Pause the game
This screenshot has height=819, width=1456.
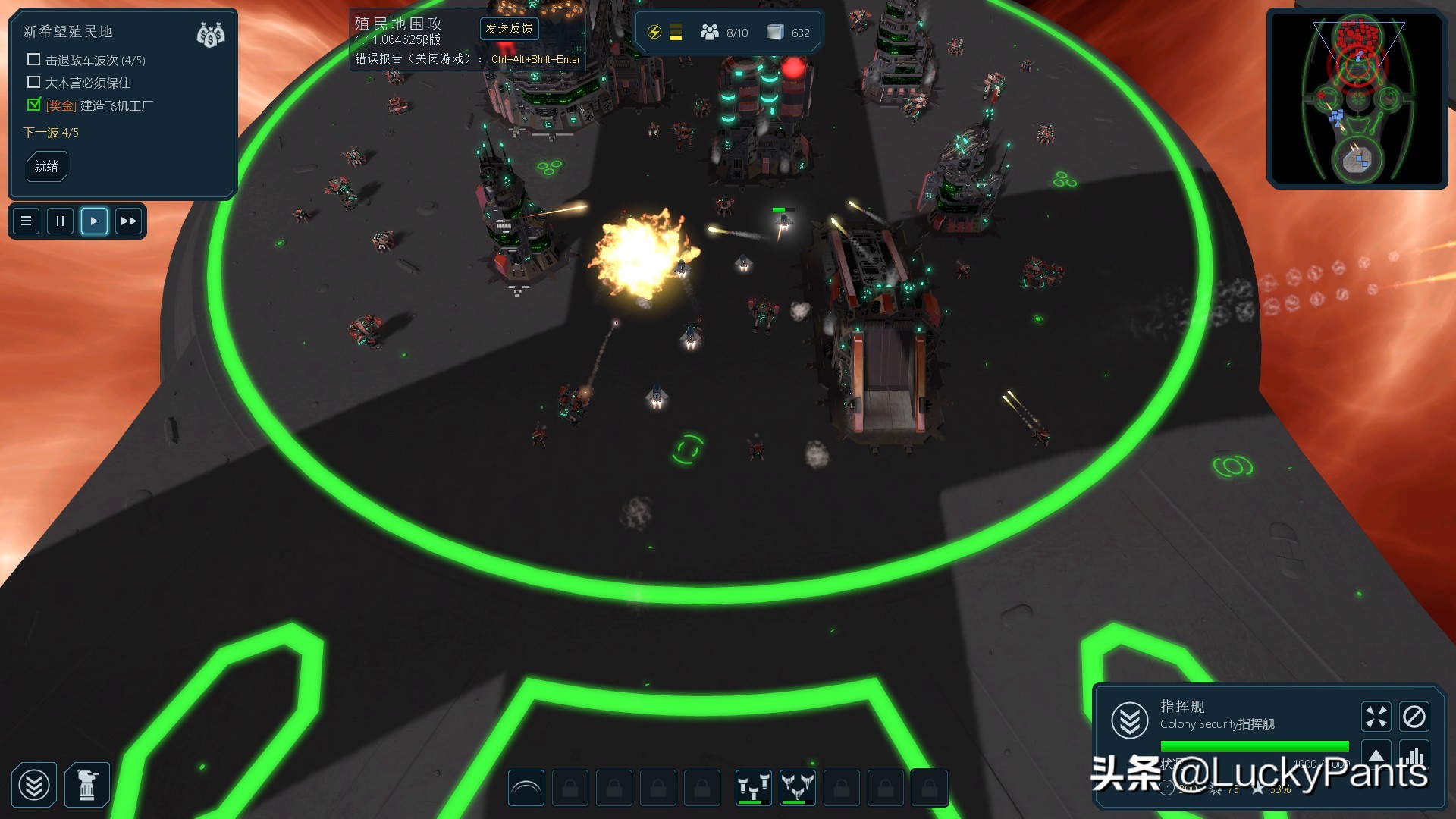coord(60,221)
